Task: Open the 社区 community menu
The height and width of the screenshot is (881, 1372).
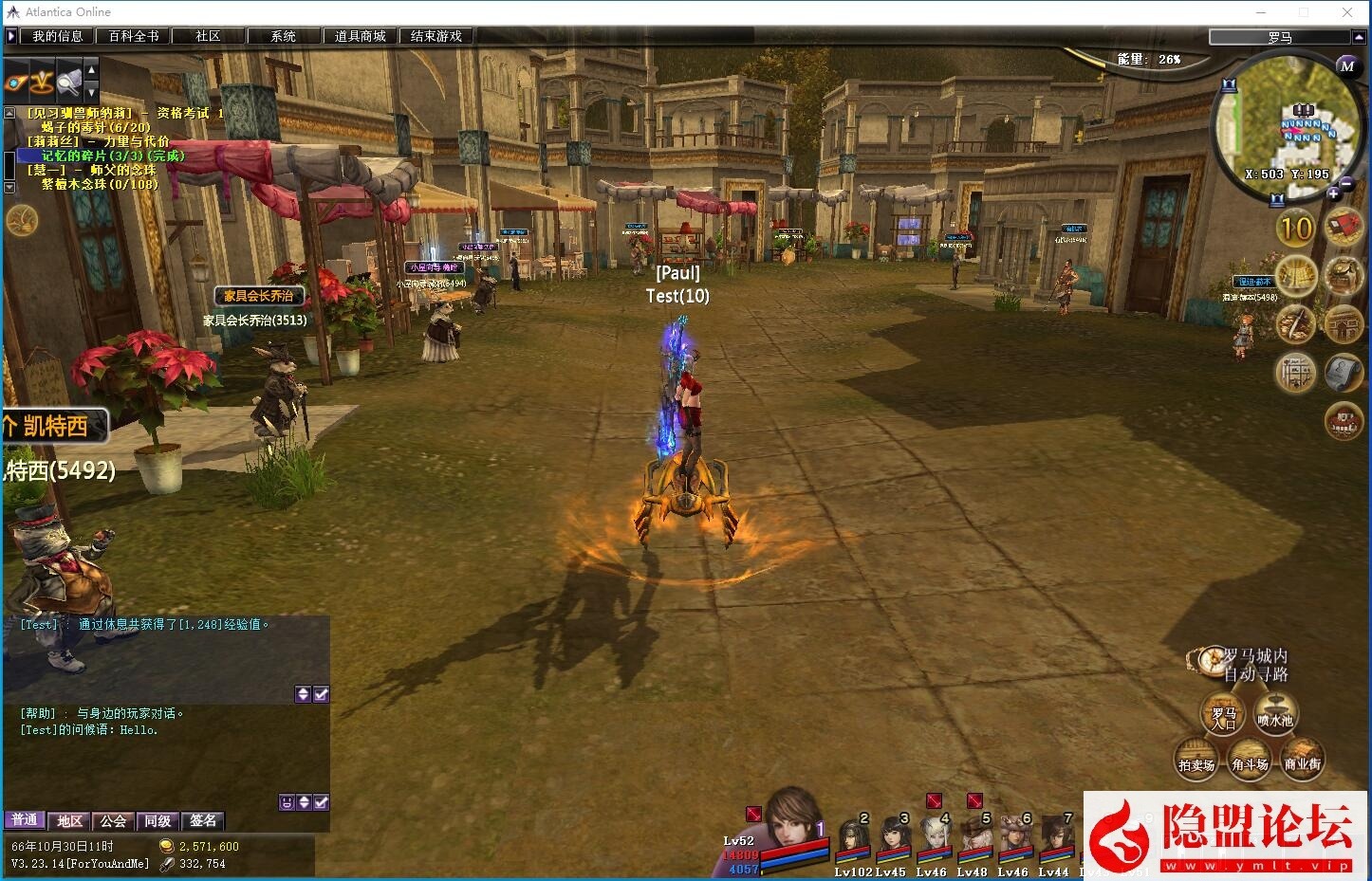Action: coord(208,36)
